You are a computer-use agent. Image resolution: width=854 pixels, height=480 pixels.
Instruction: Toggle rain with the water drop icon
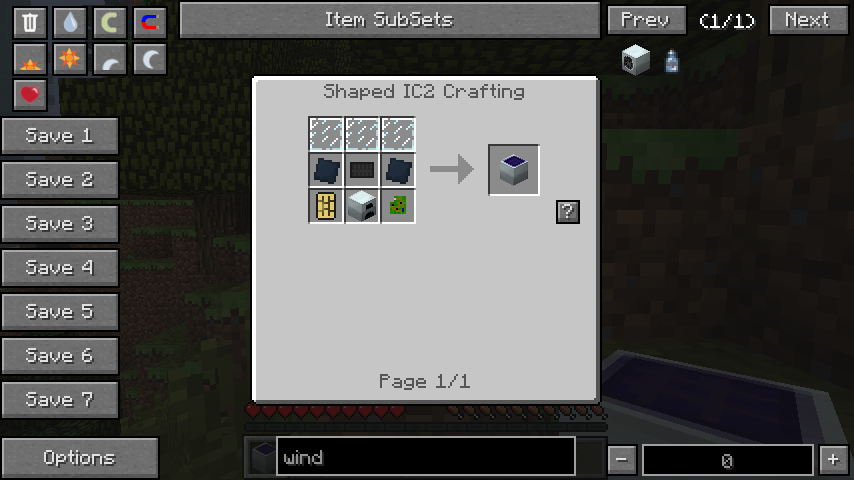pyautogui.click(x=69, y=22)
